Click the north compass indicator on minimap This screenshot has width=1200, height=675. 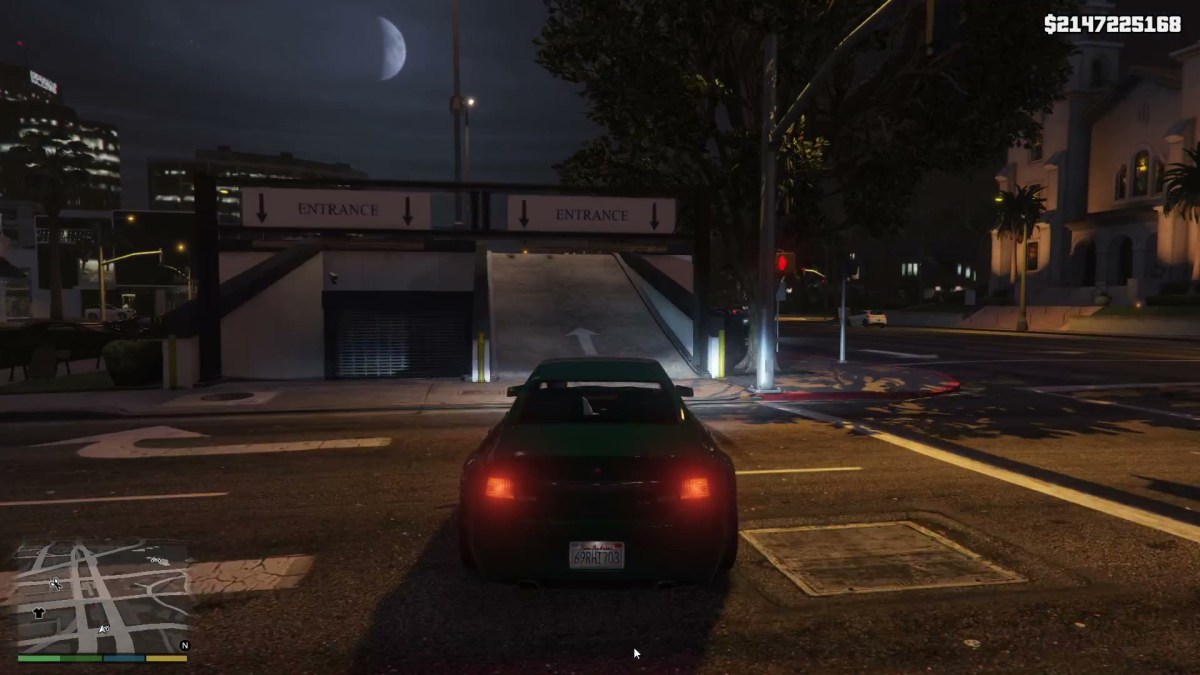[183, 646]
